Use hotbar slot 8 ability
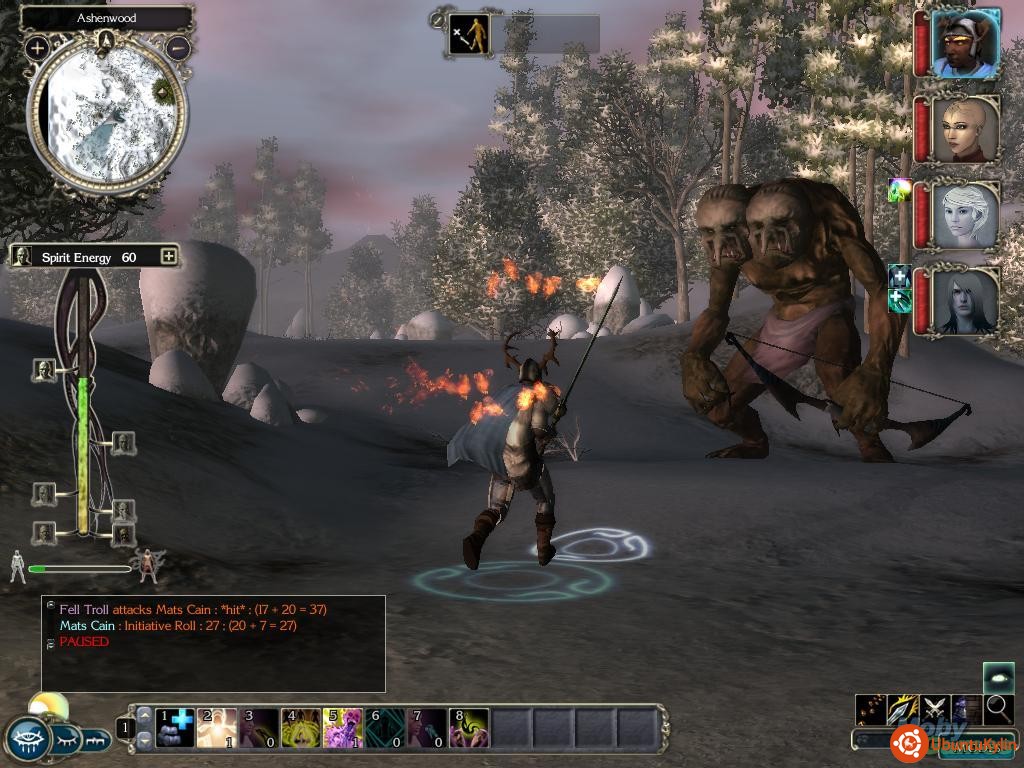 click(x=469, y=728)
